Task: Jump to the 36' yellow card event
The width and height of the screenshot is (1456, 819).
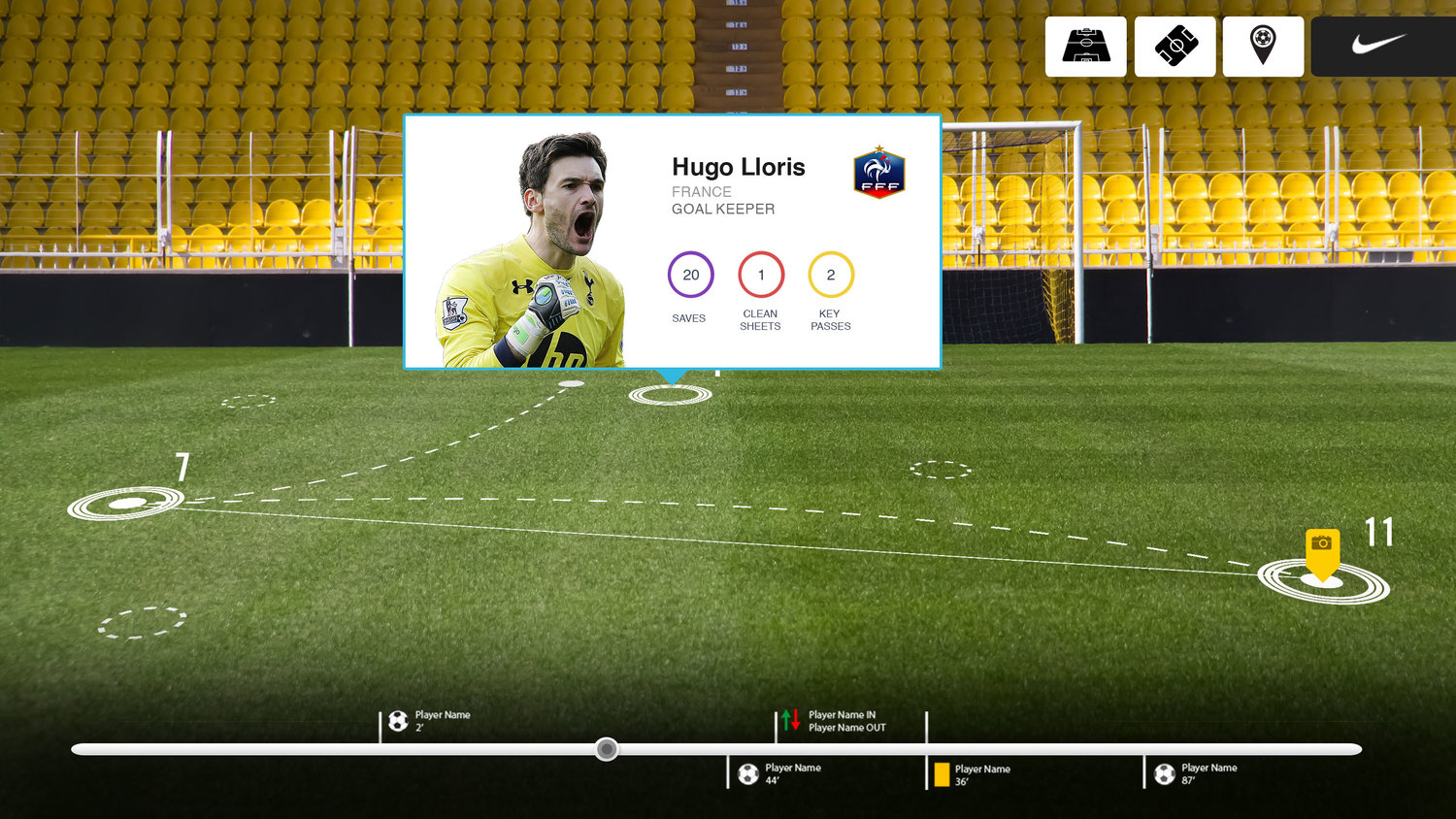Action: 942,774
